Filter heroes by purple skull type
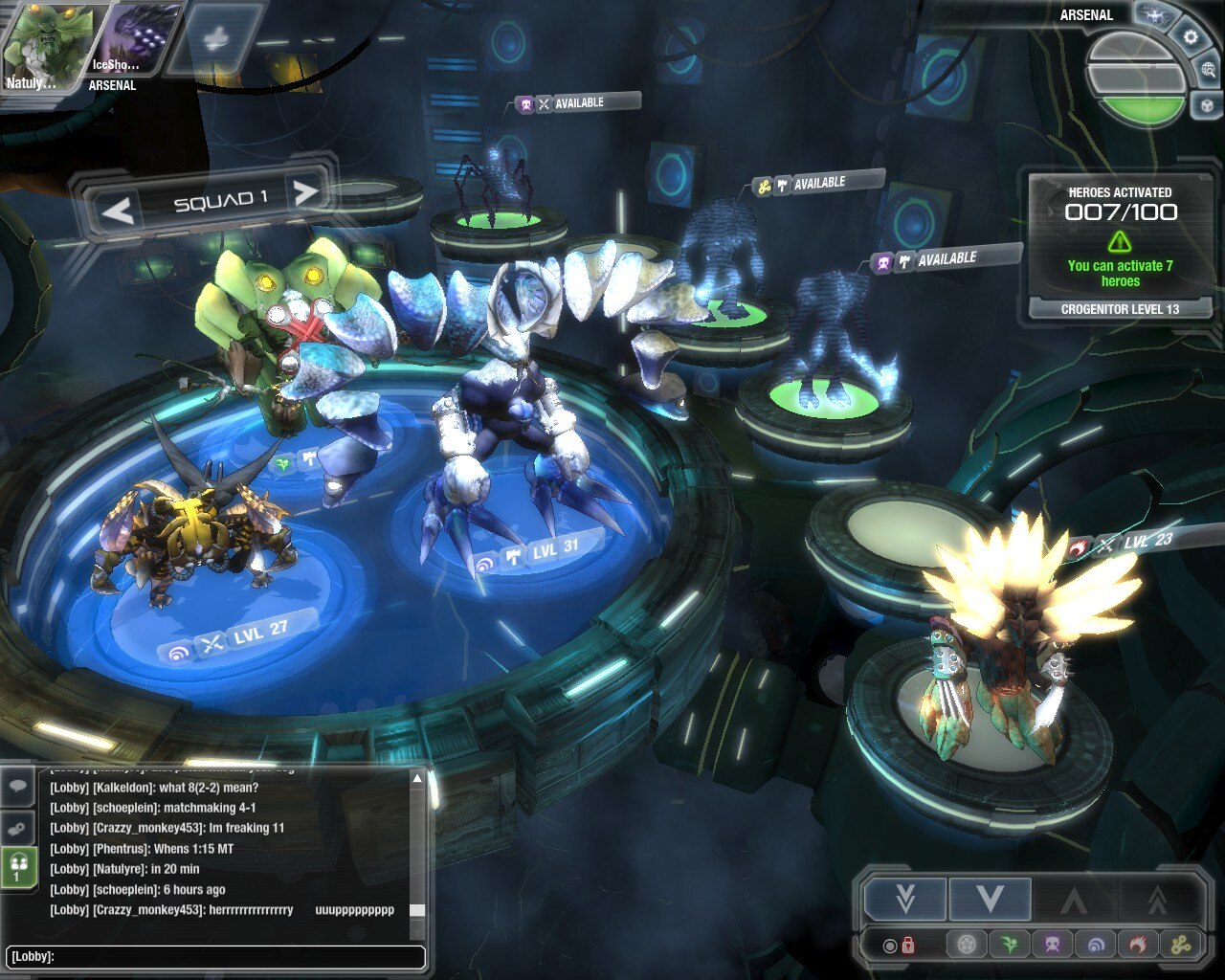 pyautogui.click(x=1053, y=946)
